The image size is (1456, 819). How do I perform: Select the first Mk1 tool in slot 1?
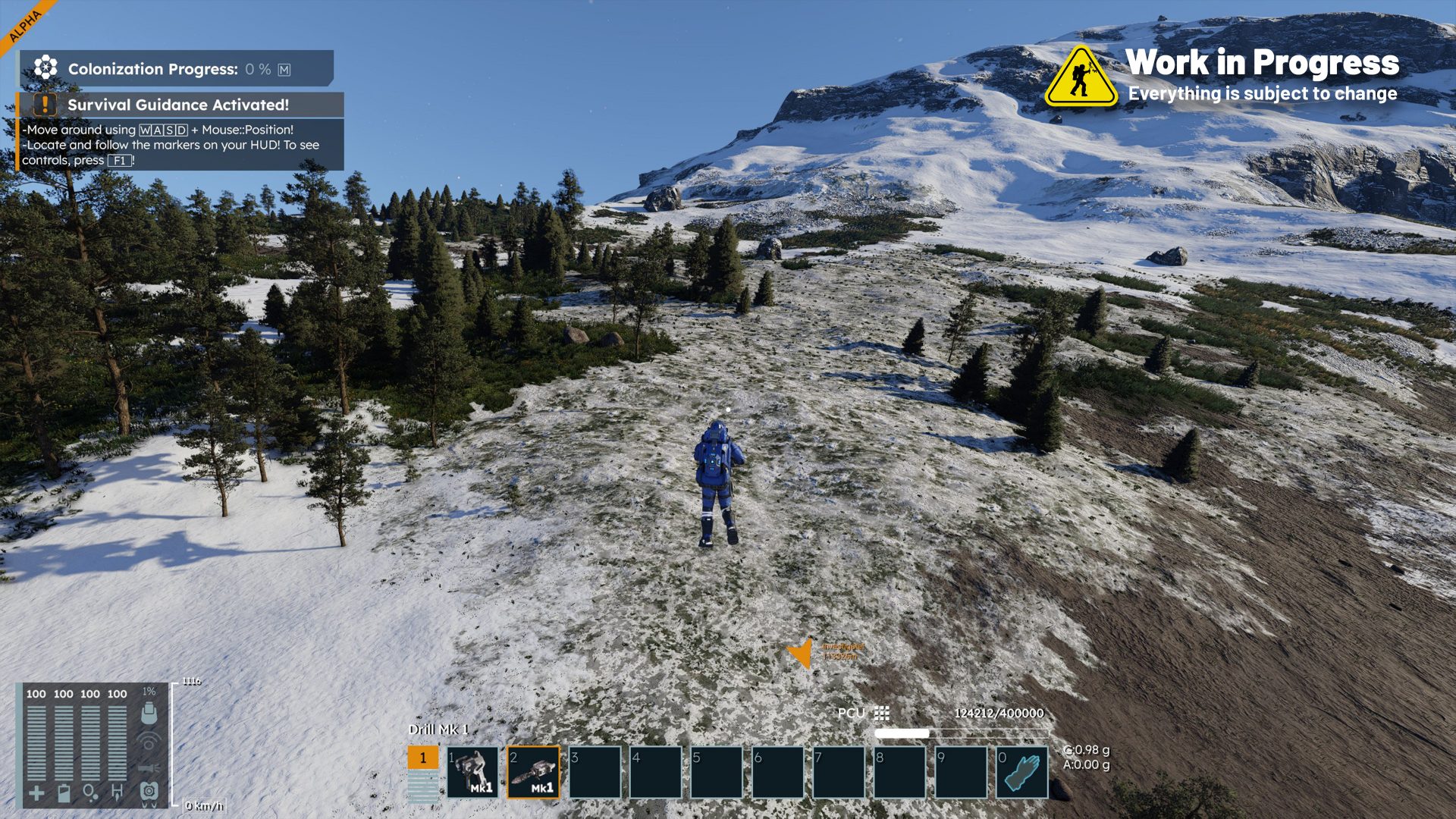pos(472,772)
